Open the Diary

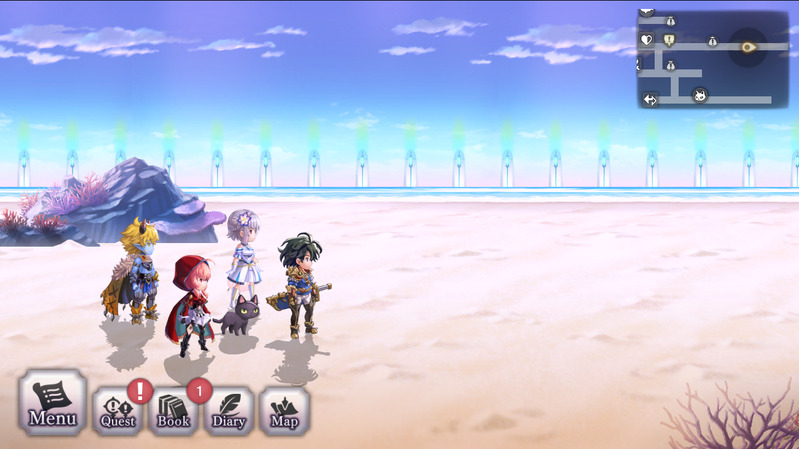[229, 410]
